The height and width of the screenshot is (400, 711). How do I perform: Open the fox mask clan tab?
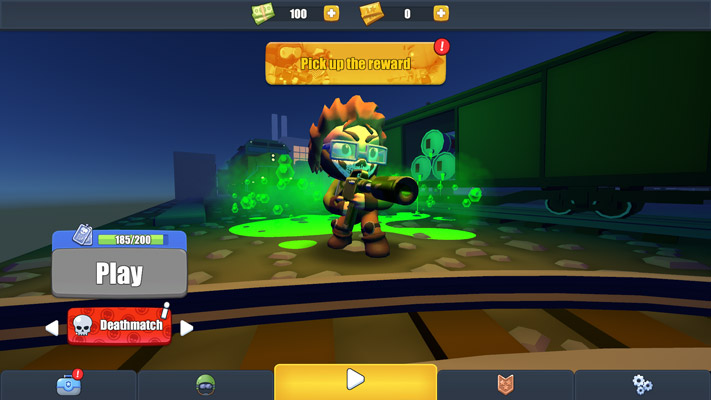pos(505,384)
